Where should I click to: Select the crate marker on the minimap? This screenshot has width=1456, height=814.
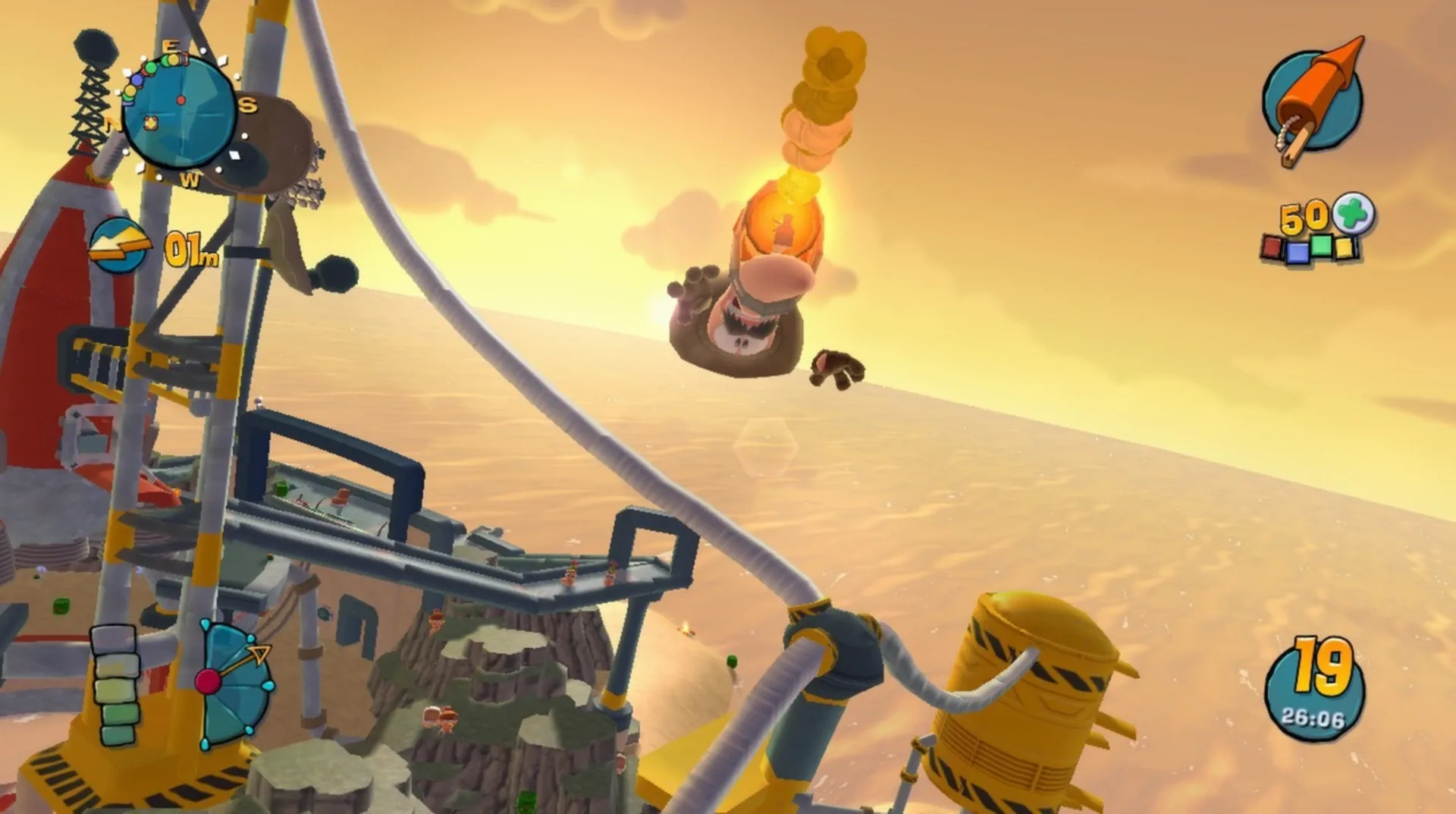click(150, 123)
